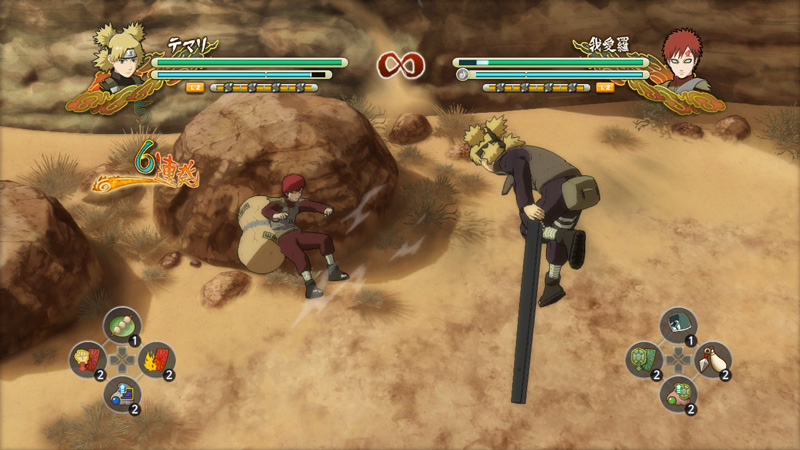Choose the green orb turtle item
The height and width of the screenshot is (450, 800).
[x=678, y=393]
